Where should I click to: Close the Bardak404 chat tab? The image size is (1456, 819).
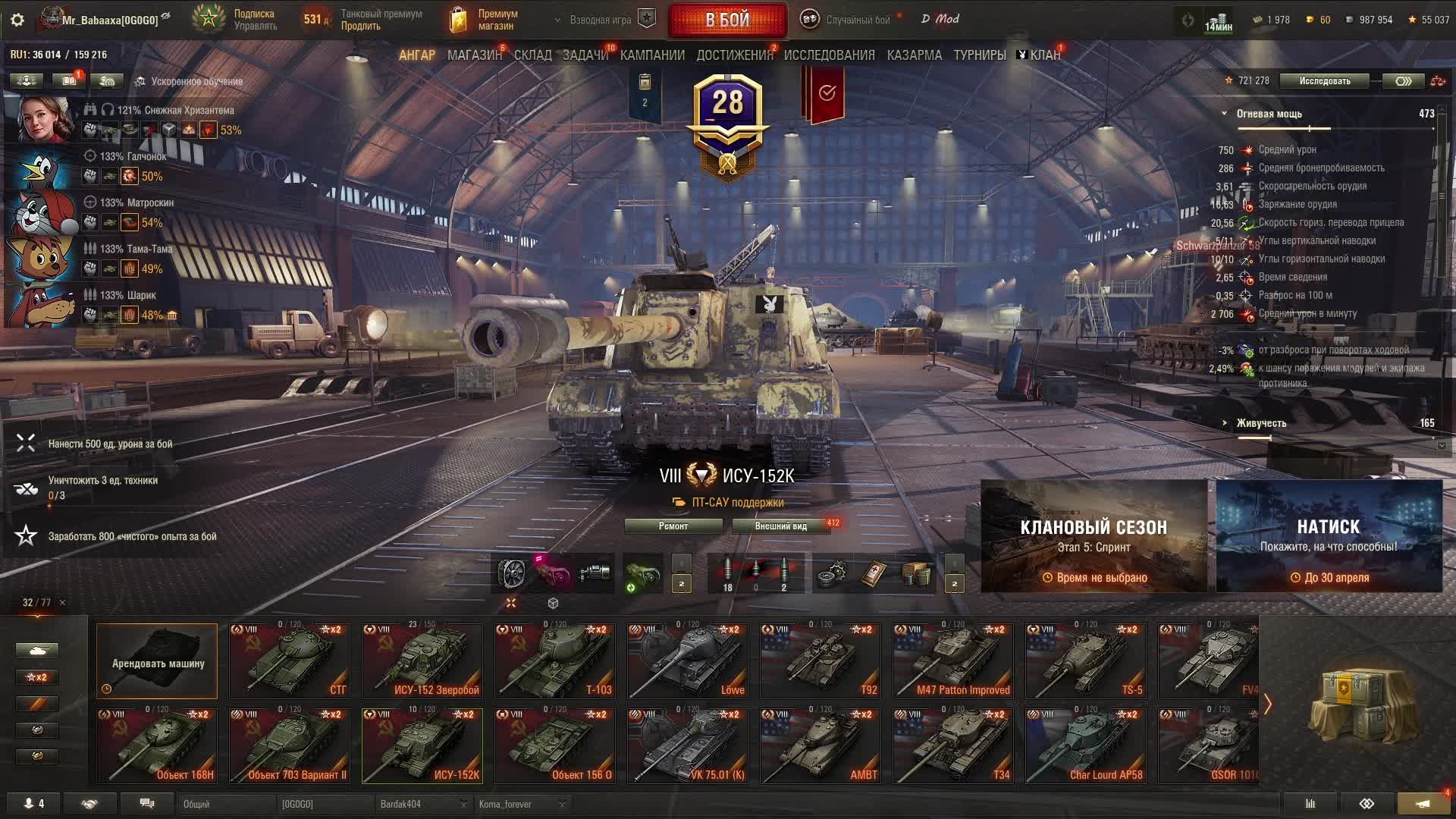pos(463,804)
